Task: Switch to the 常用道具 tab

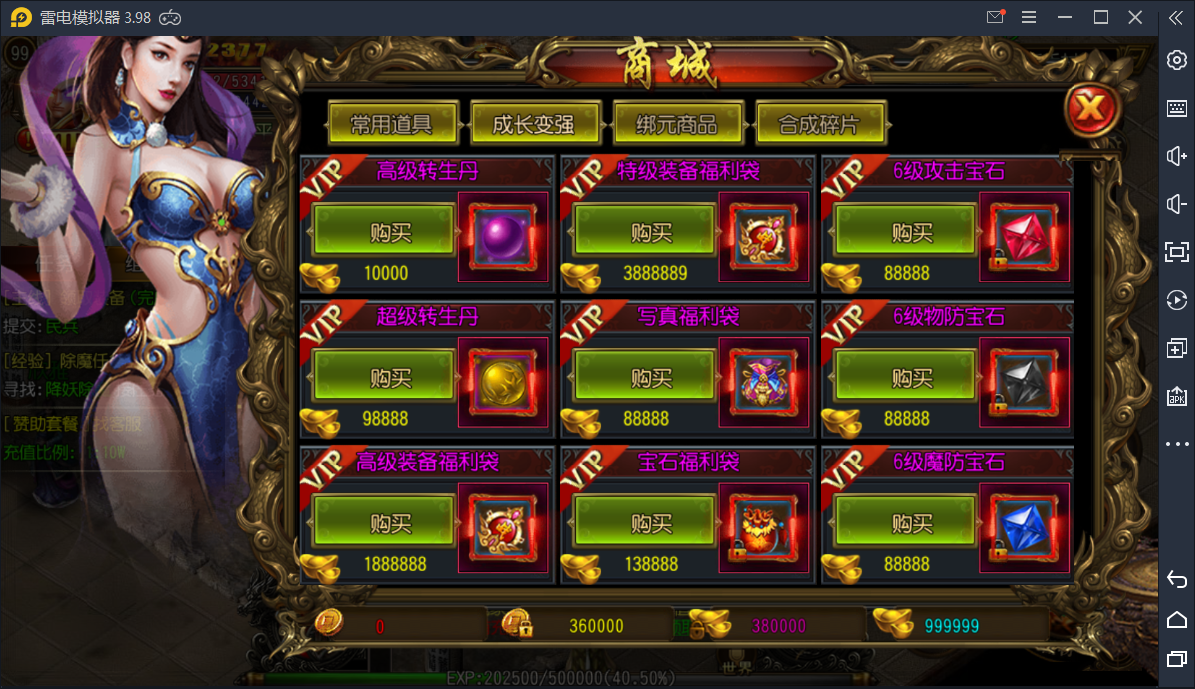Action: pyautogui.click(x=392, y=124)
